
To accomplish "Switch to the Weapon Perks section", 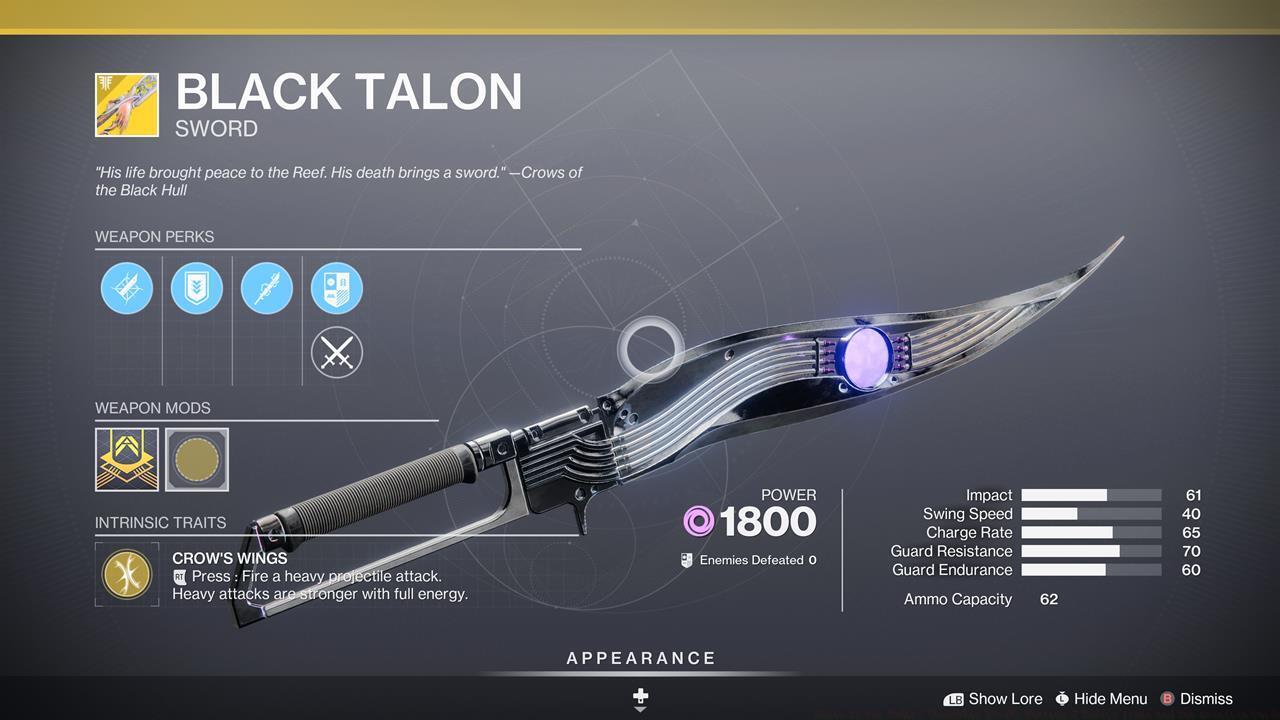I will [155, 237].
